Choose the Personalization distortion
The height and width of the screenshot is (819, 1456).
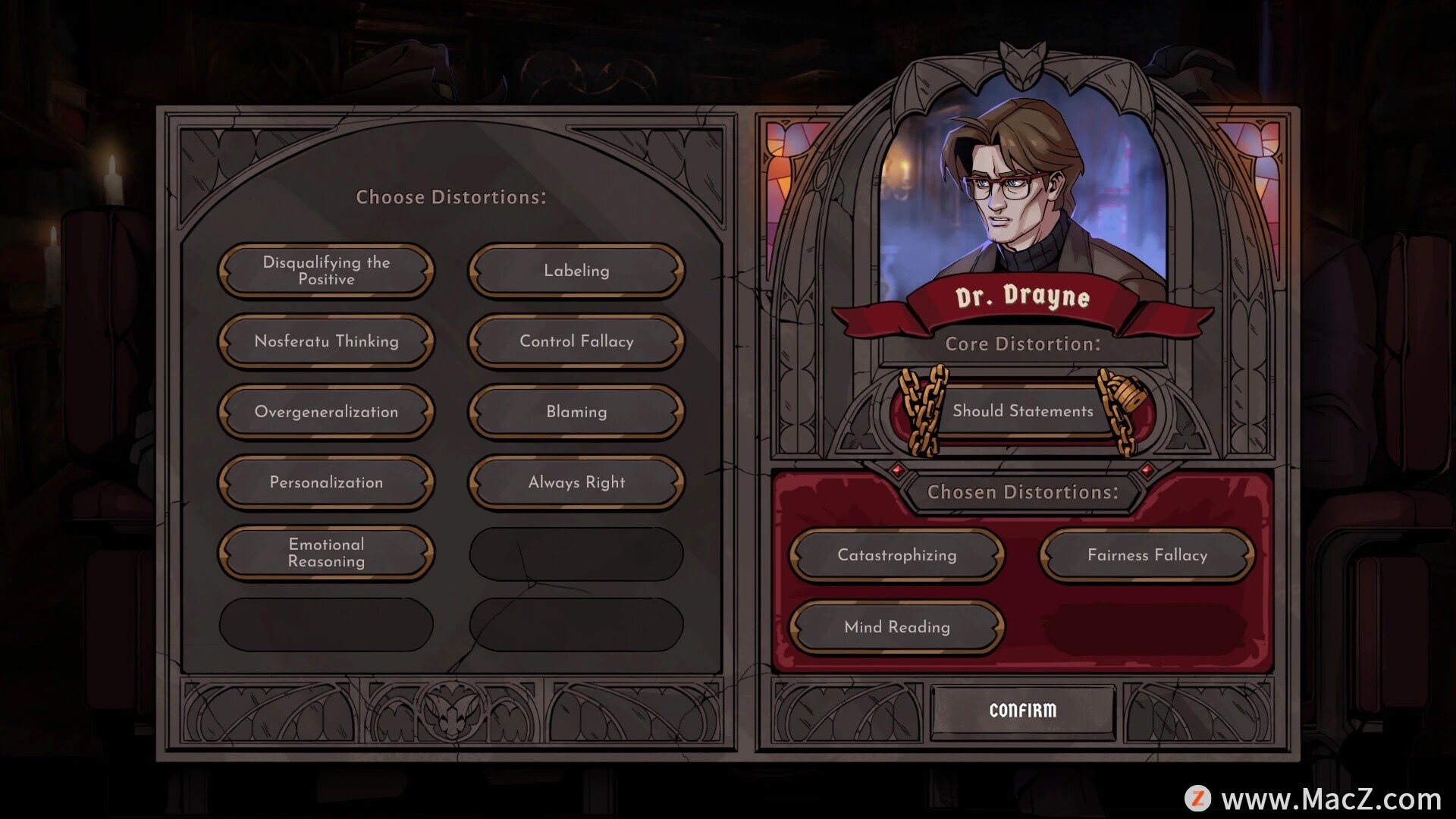pos(326,482)
